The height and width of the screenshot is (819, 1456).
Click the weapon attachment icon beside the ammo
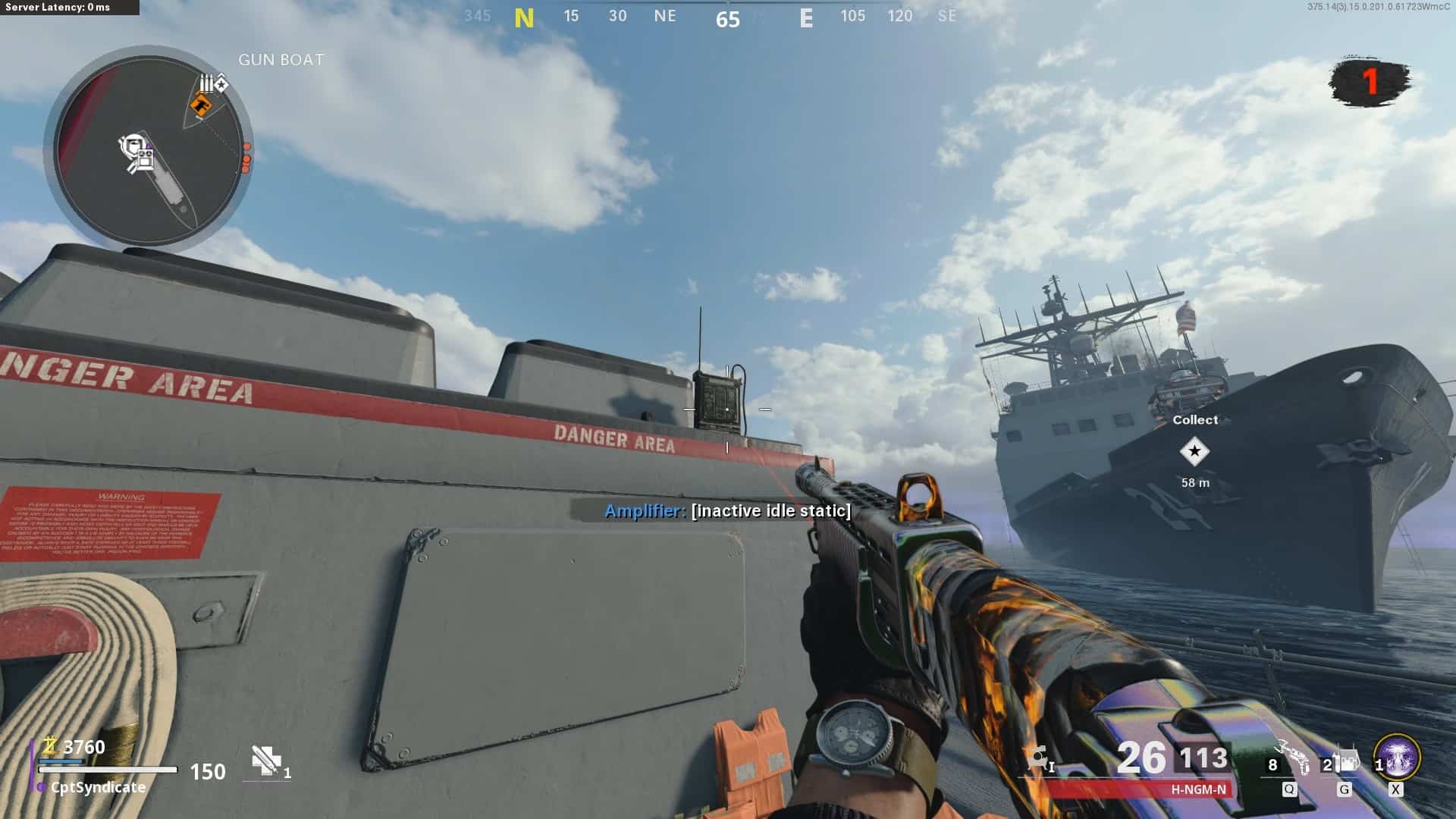[x=1038, y=758]
